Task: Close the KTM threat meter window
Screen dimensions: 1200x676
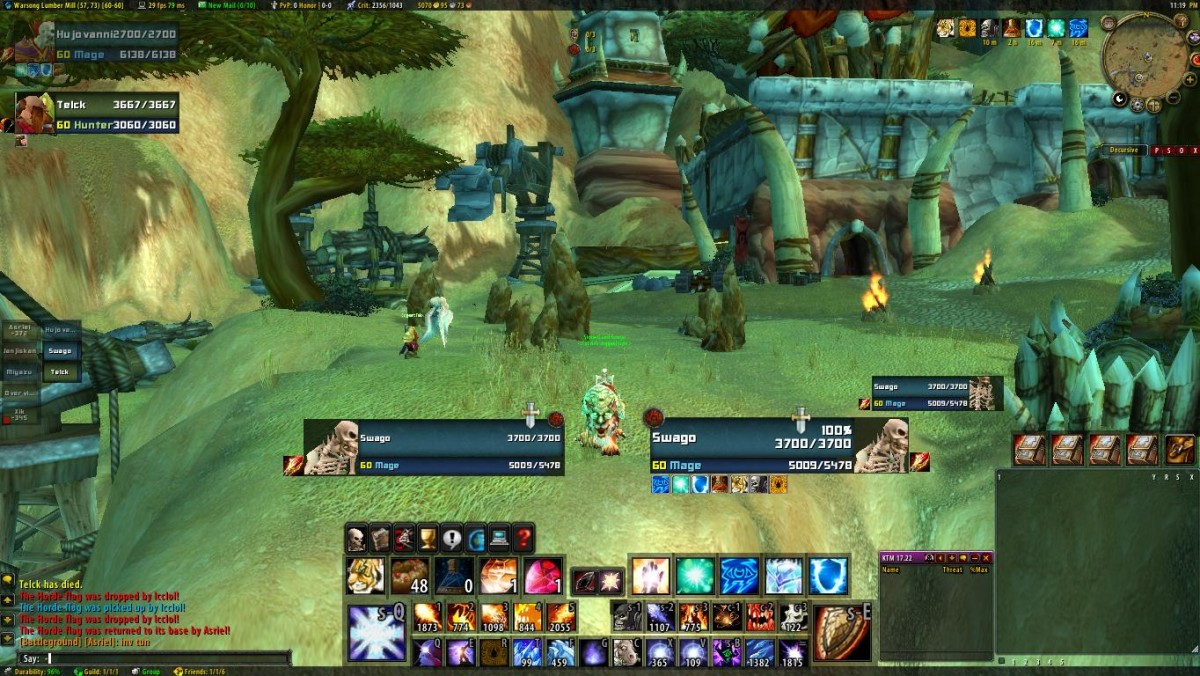Action: click(x=986, y=558)
